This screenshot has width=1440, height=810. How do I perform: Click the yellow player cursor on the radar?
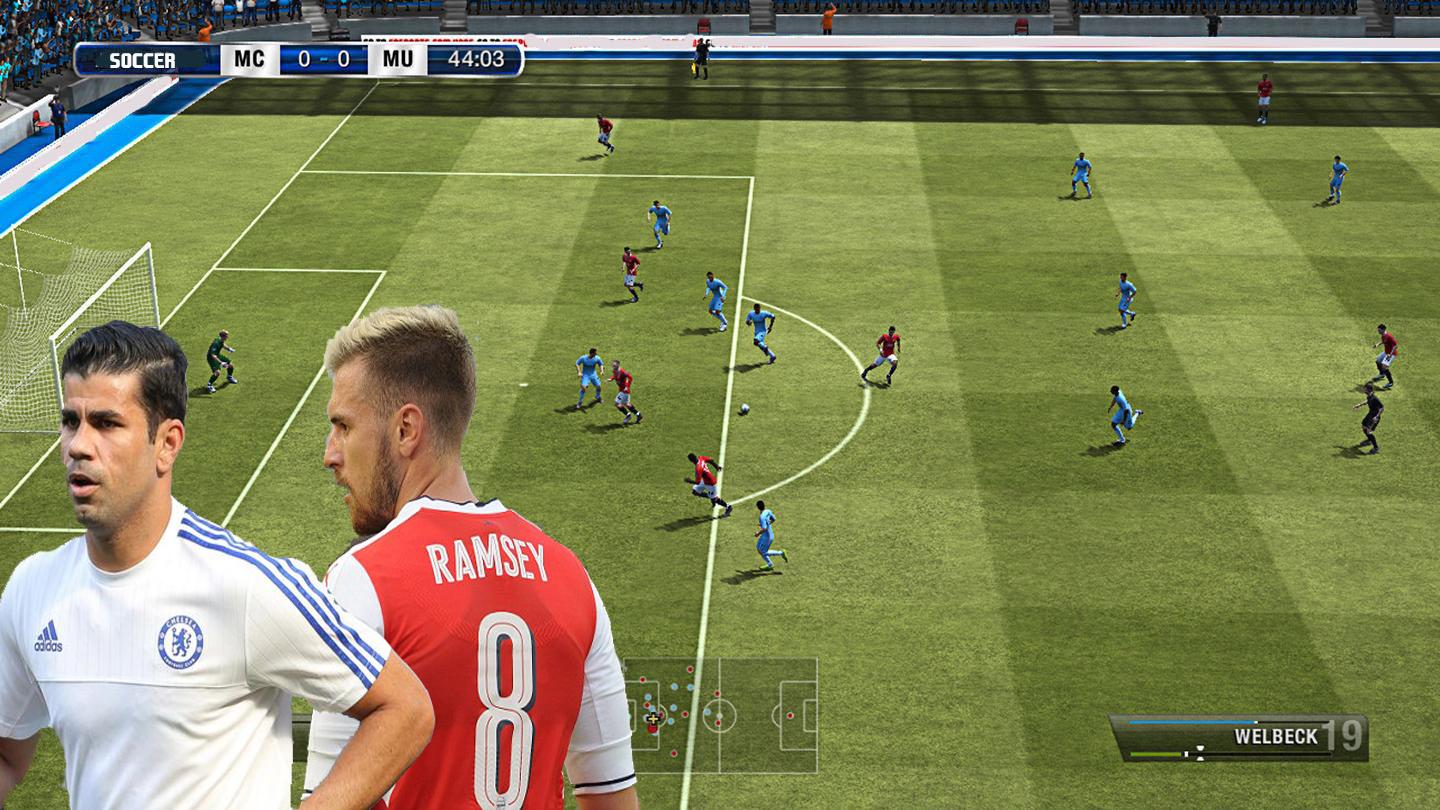coord(652,719)
